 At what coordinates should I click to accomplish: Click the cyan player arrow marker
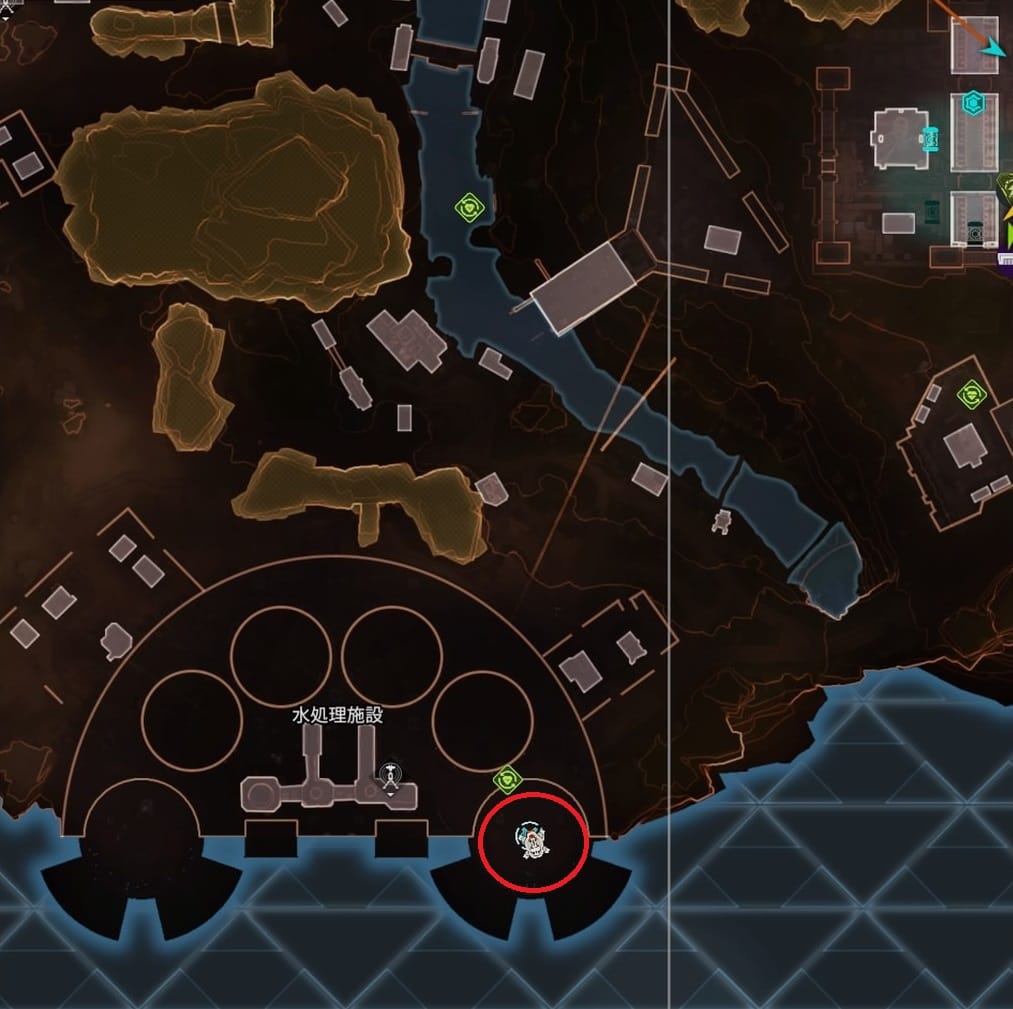tap(993, 48)
